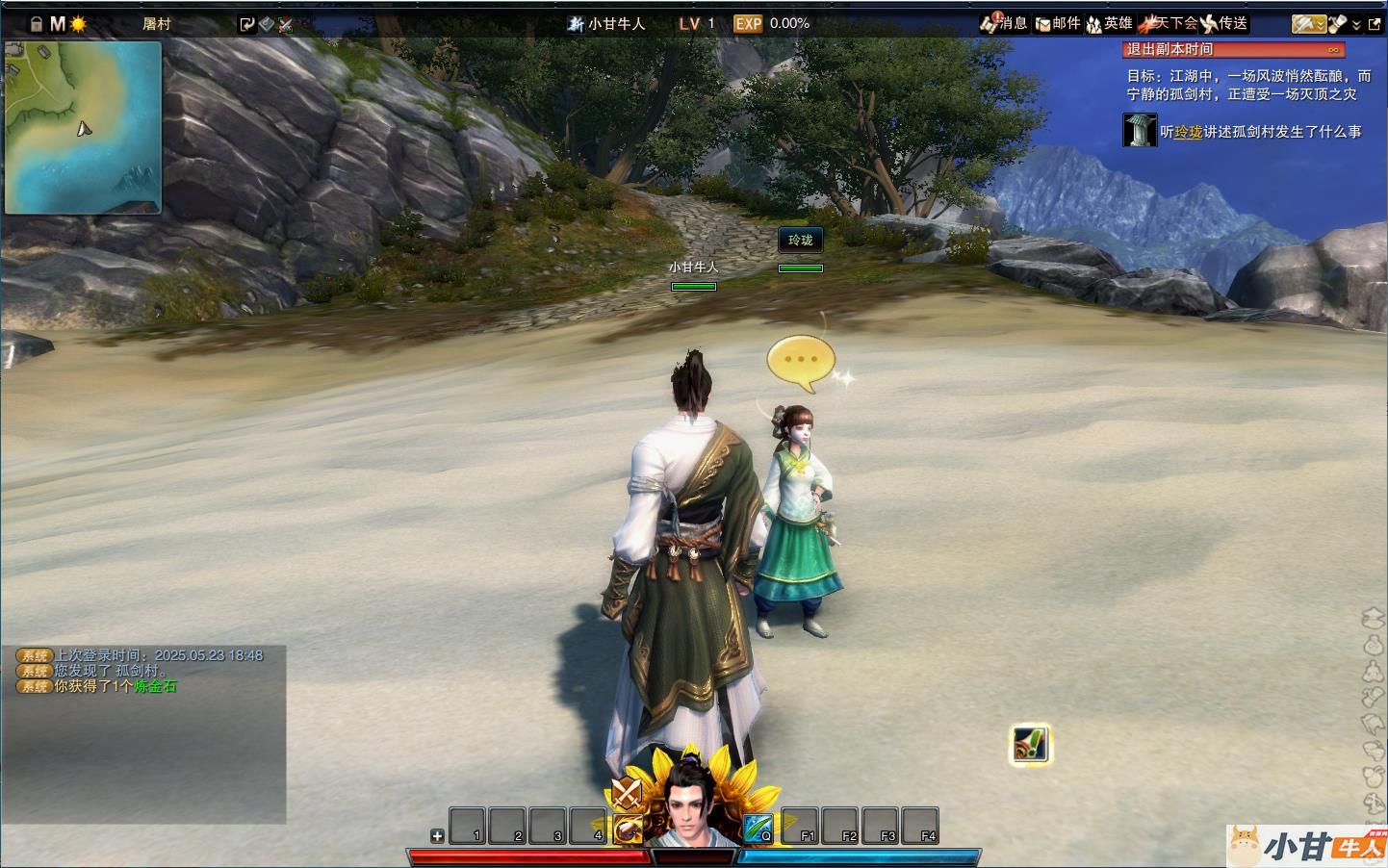Click the stone lantern quest icon
1388x868 pixels.
tap(1139, 130)
